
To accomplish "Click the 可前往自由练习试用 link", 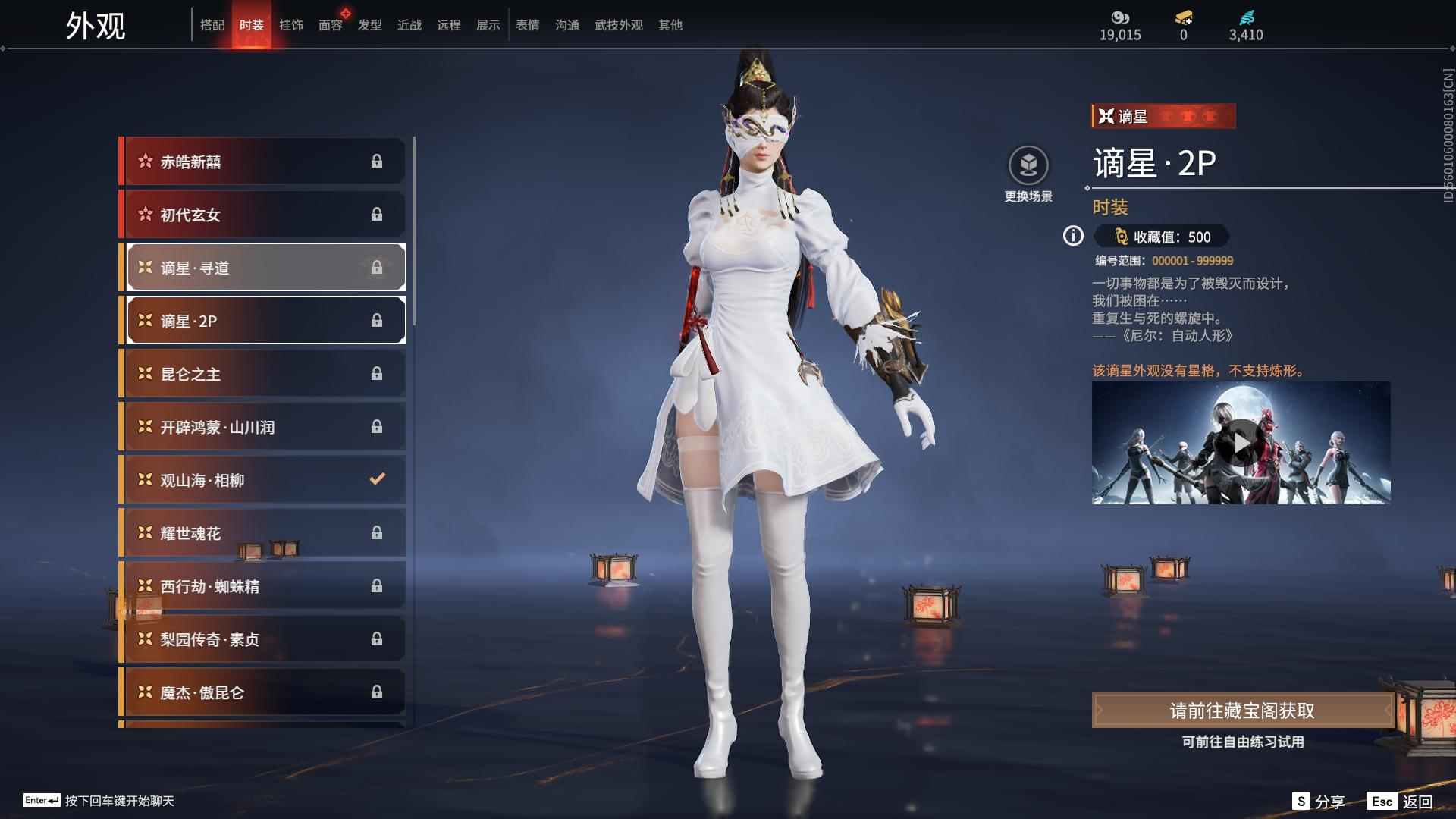I will tap(1242, 742).
